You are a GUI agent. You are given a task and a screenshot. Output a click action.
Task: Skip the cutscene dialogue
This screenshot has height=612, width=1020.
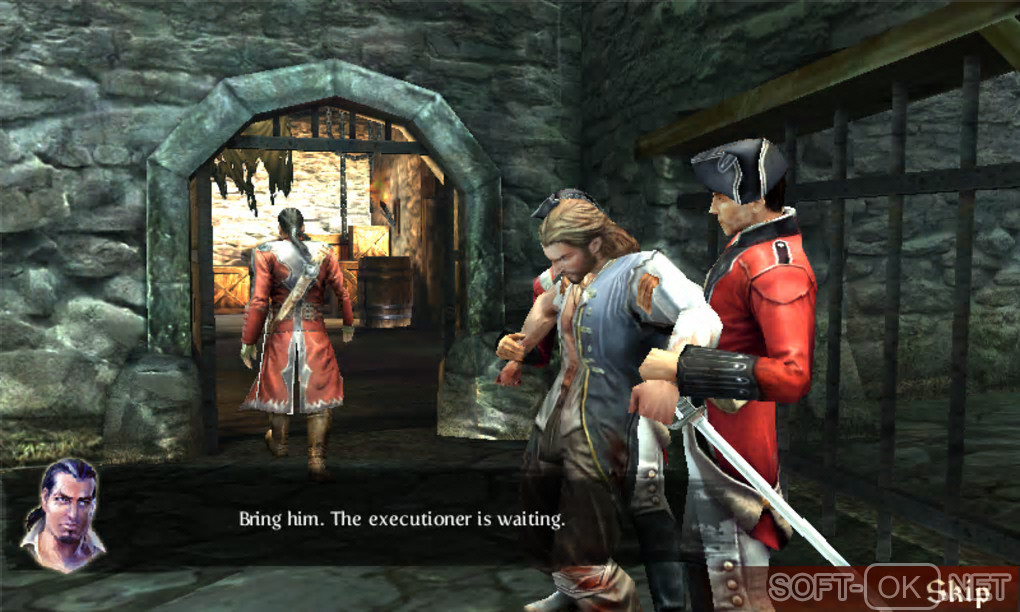pyautogui.click(x=958, y=591)
